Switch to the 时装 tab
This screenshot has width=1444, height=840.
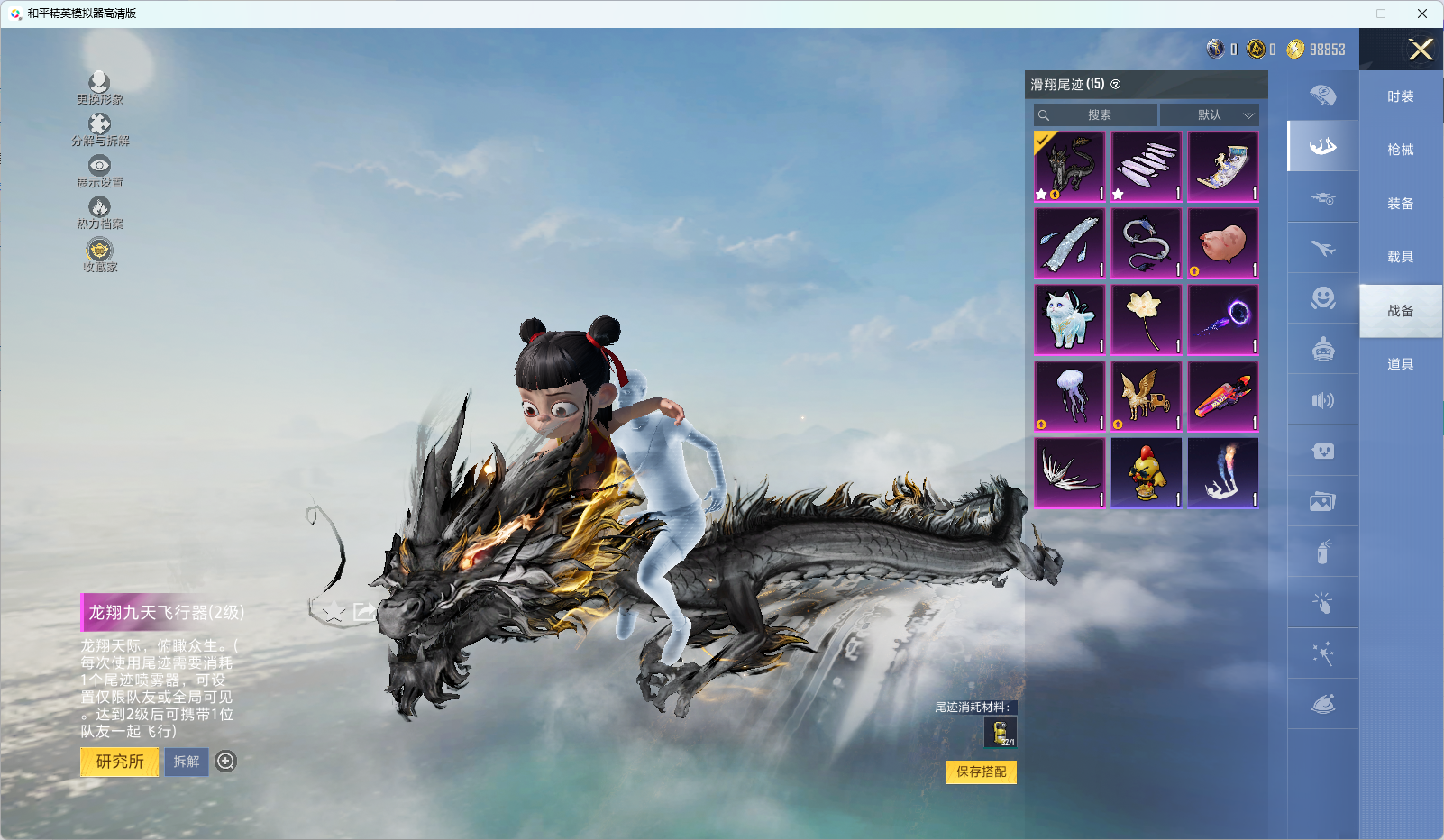click(x=1400, y=96)
